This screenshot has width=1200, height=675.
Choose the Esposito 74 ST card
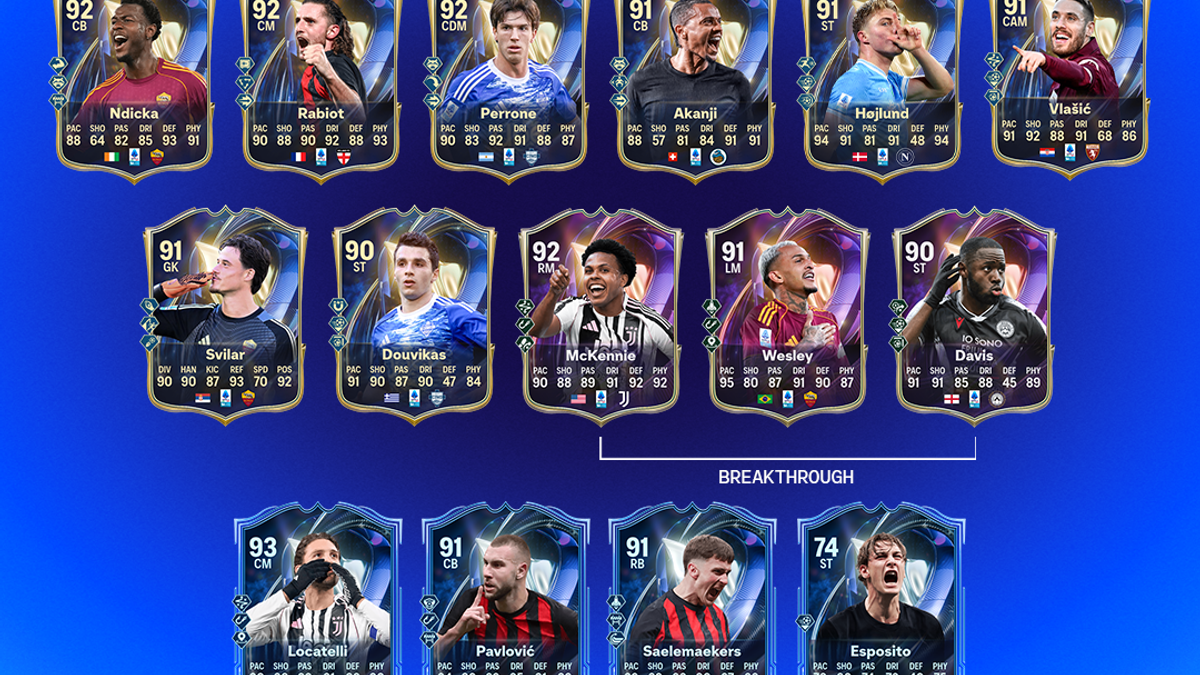(881, 590)
